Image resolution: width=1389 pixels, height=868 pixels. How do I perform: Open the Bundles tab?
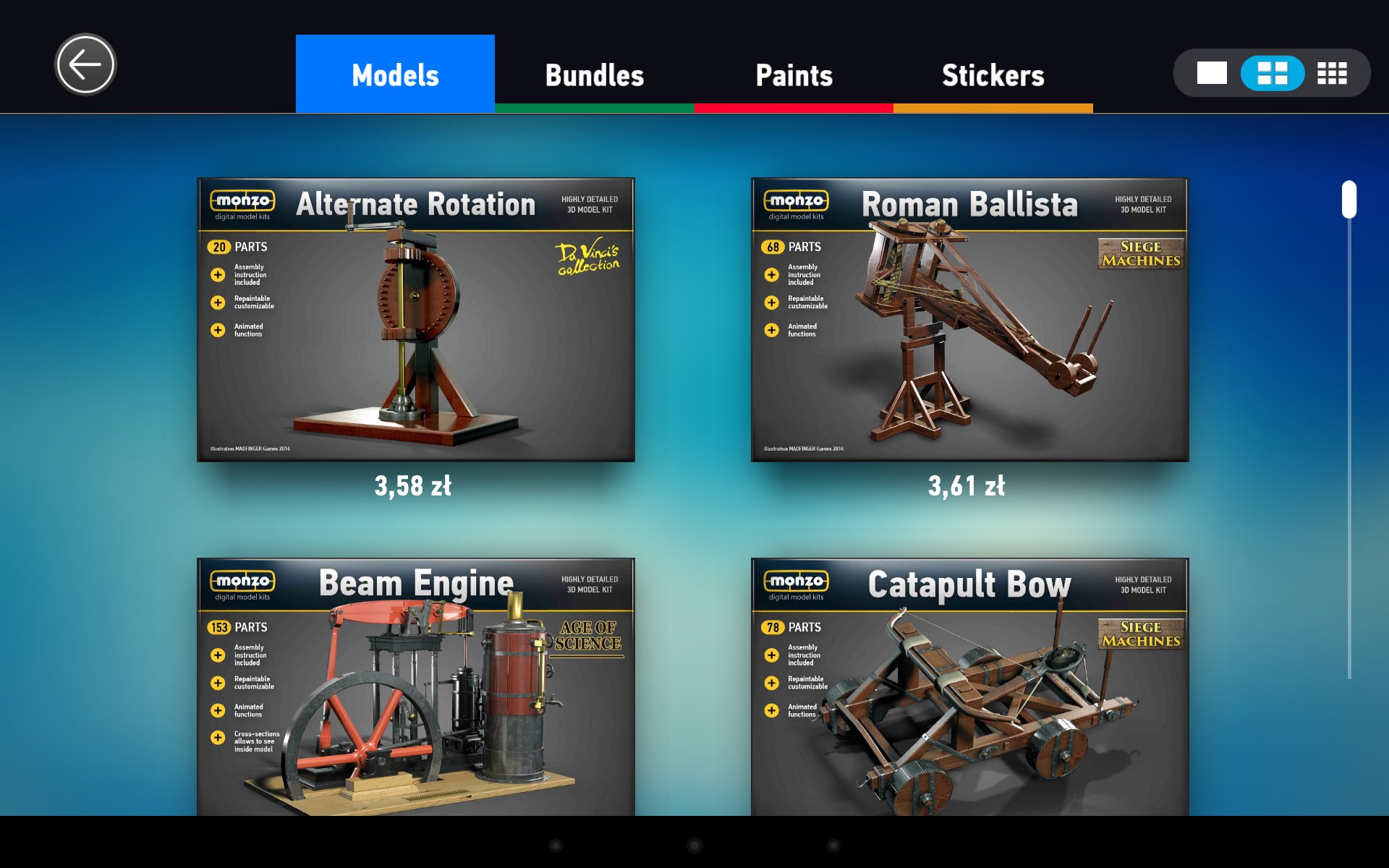pyautogui.click(x=594, y=75)
